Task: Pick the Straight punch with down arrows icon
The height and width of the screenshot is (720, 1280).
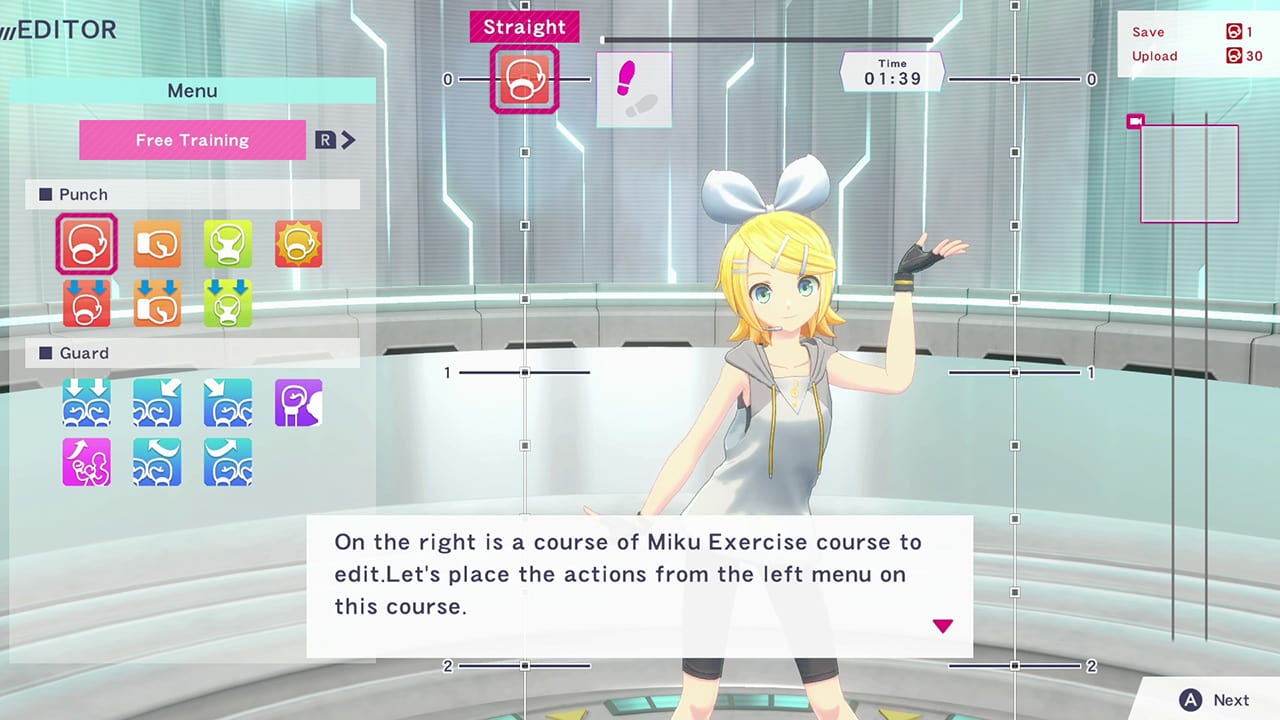Action: pos(86,303)
